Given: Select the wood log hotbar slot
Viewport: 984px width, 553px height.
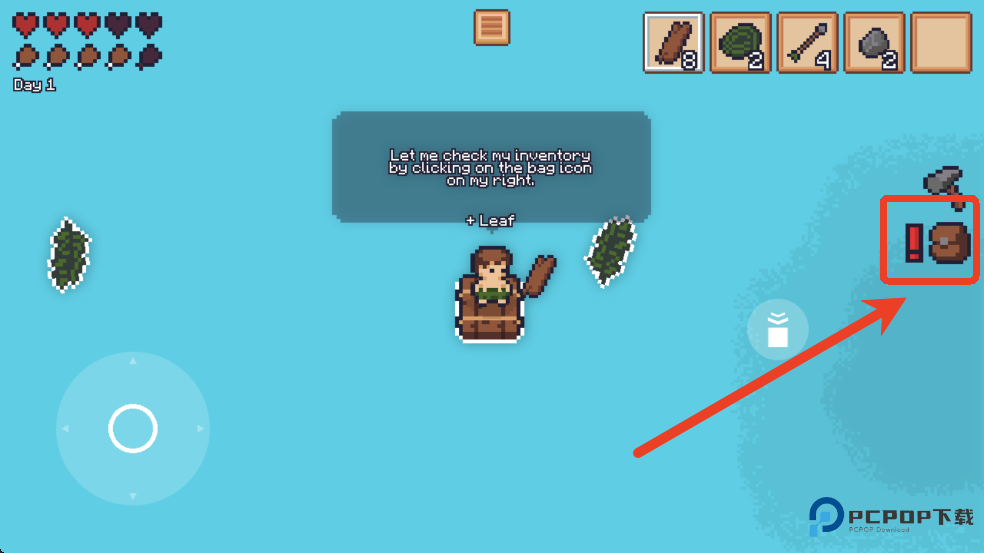Looking at the screenshot, I should coord(673,43).
